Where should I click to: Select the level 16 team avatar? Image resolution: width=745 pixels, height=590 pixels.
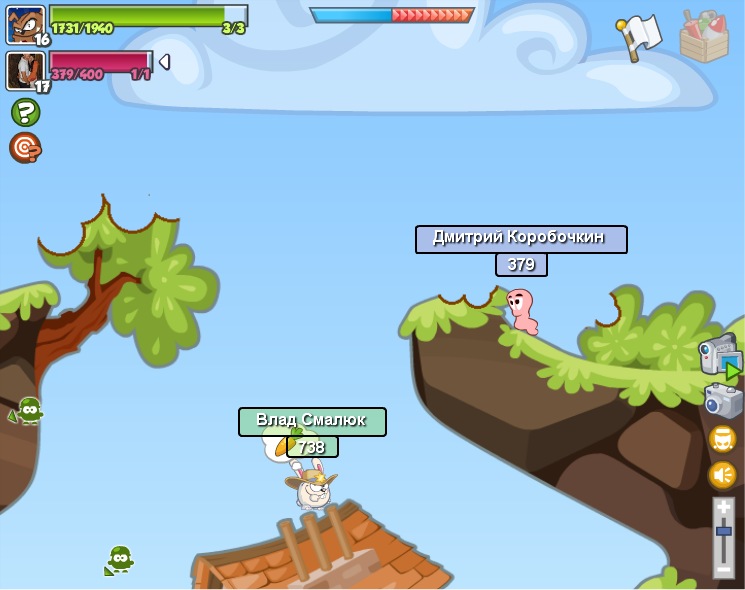(x=25, y=24)
